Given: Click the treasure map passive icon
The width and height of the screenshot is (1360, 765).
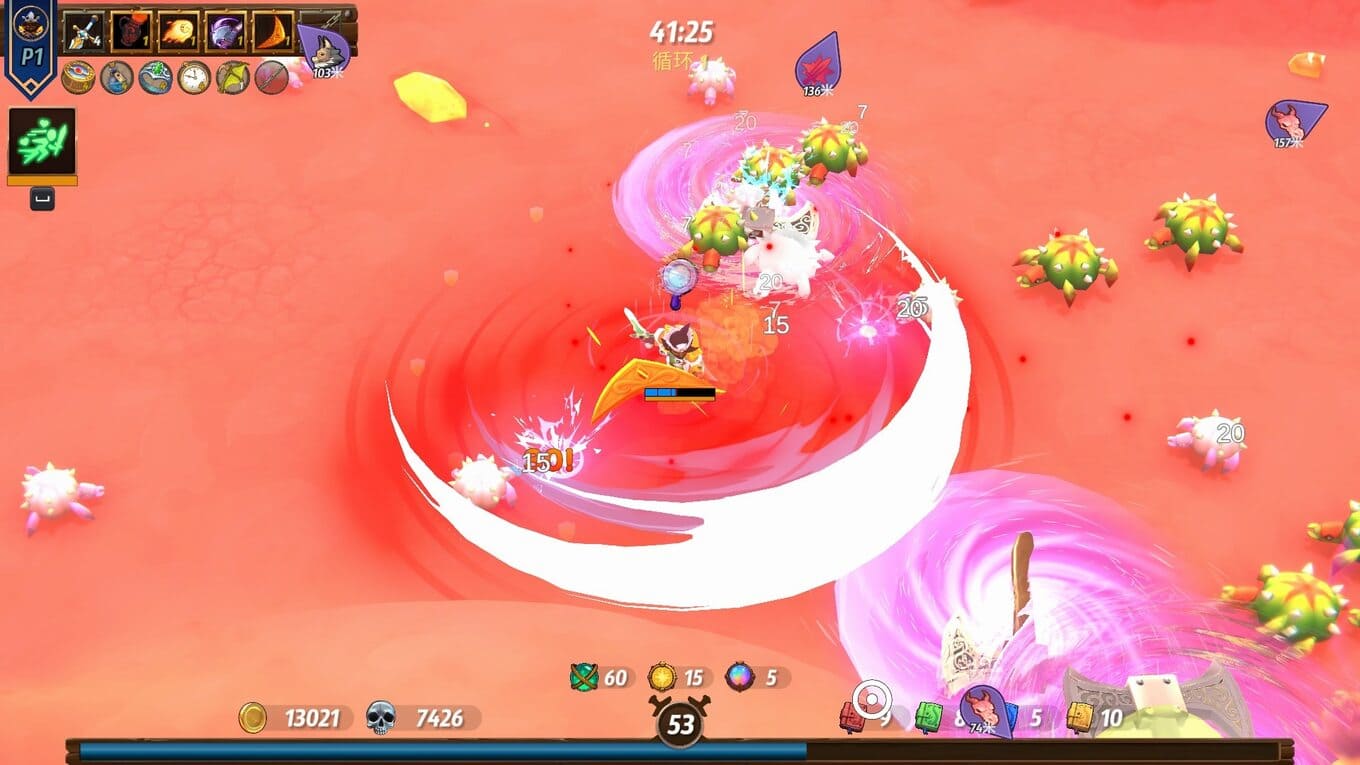Looking at the screenshot, I should click(x=155, y=77).
